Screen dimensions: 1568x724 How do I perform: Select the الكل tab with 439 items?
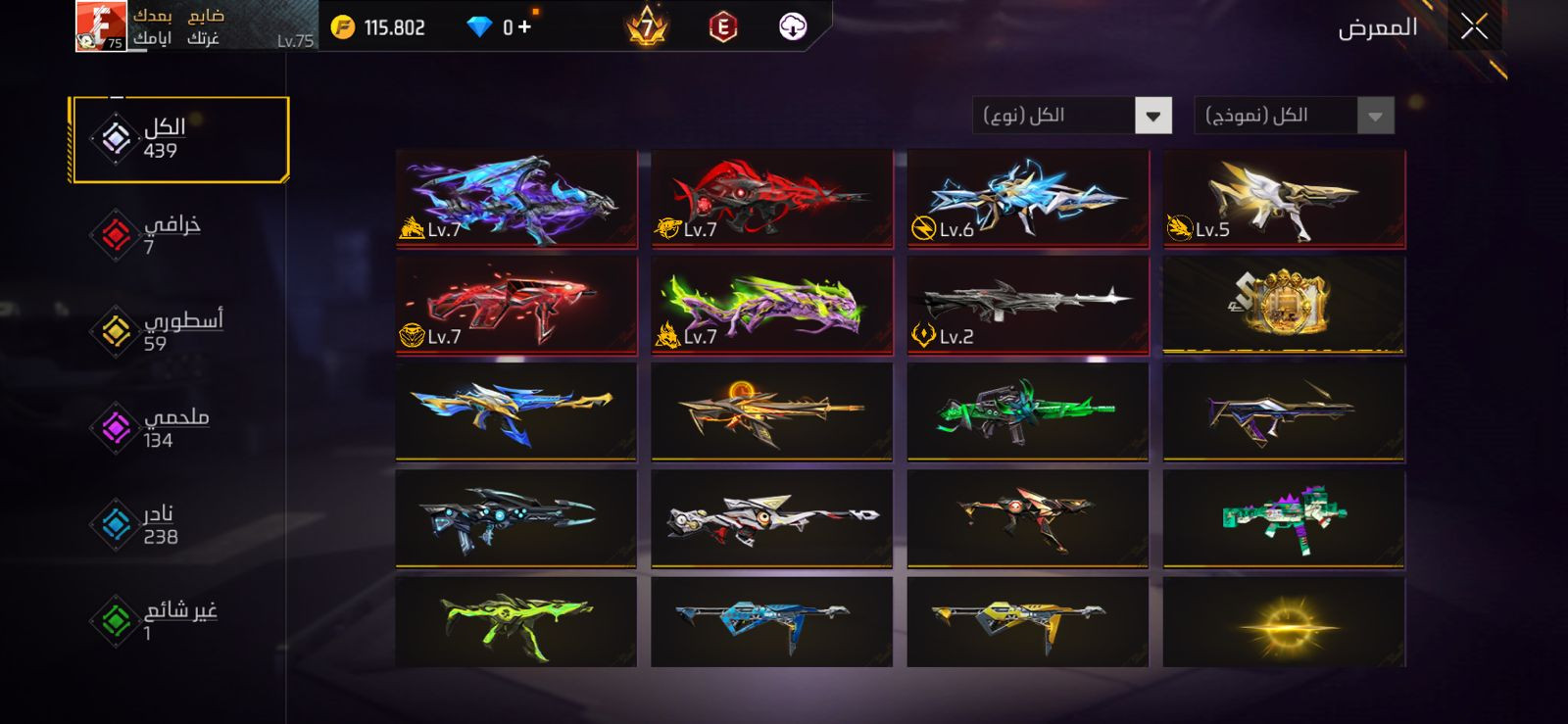click(x=179, y=139)
